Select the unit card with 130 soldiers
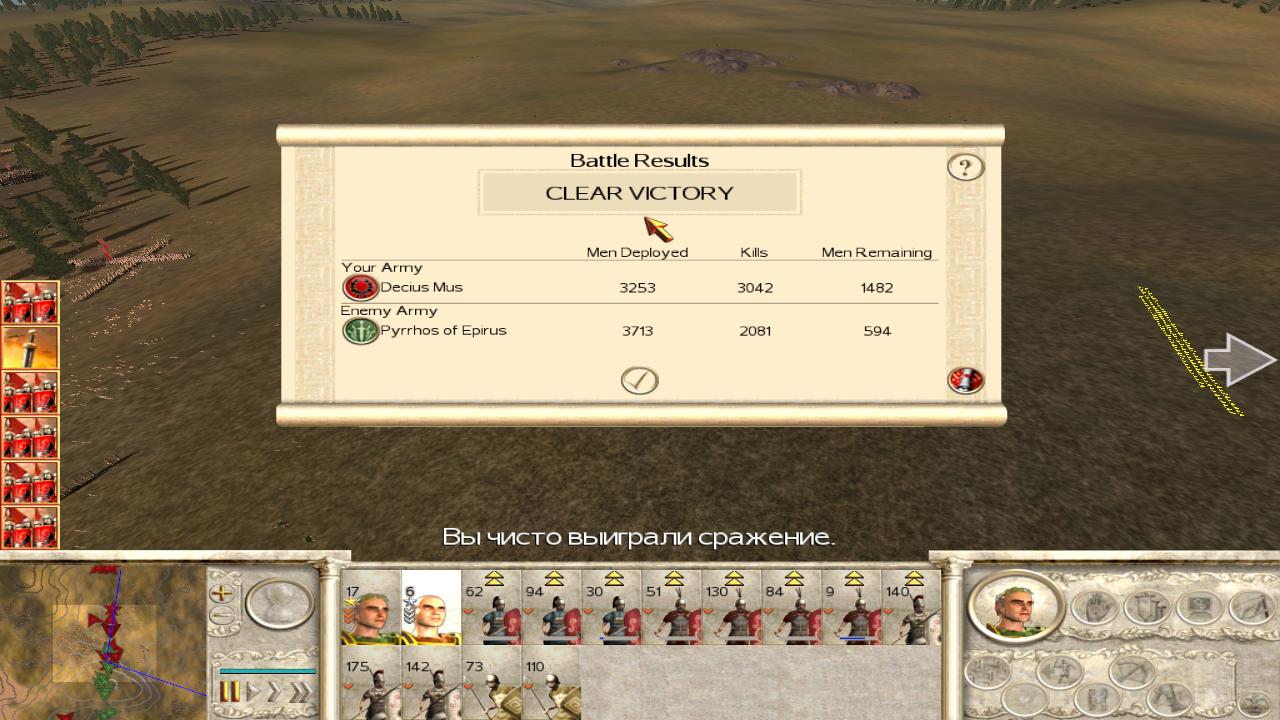Viewport: 1280px width, 720px height. (x=731, y=608)
